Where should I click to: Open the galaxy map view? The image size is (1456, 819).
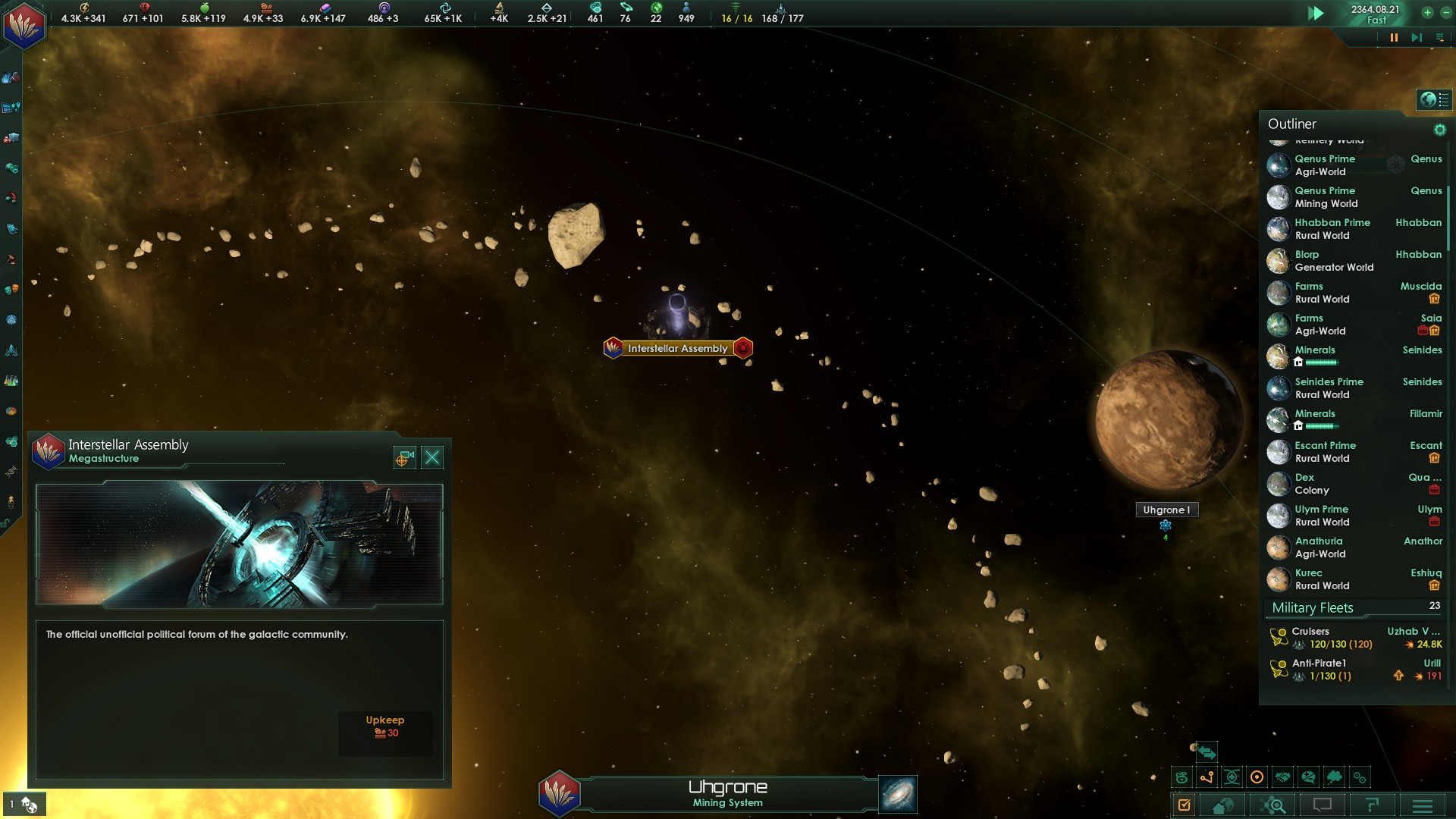[898, 794]
